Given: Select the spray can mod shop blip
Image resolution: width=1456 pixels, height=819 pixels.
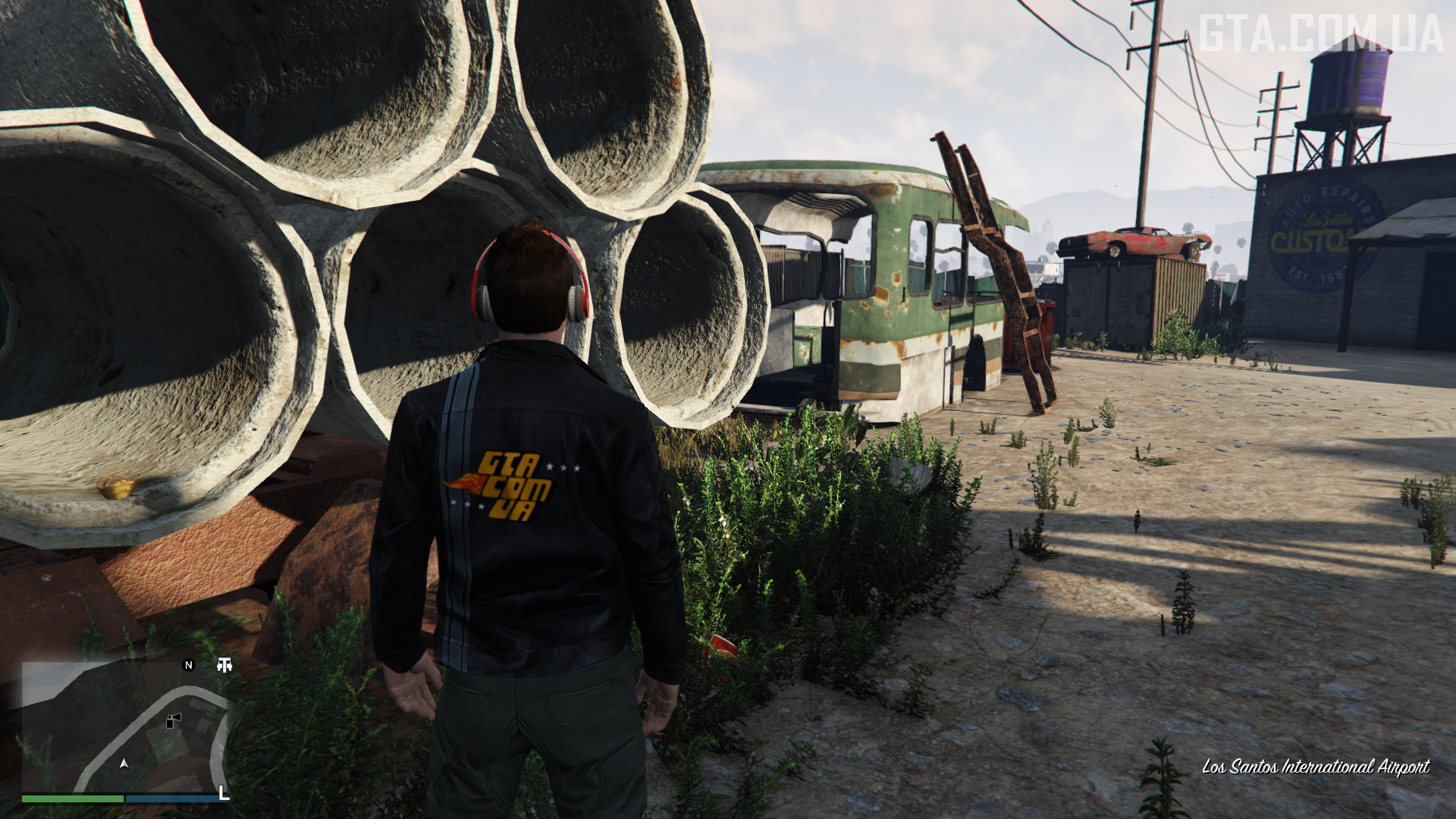Looking at the screenshot, I should 174,720.
